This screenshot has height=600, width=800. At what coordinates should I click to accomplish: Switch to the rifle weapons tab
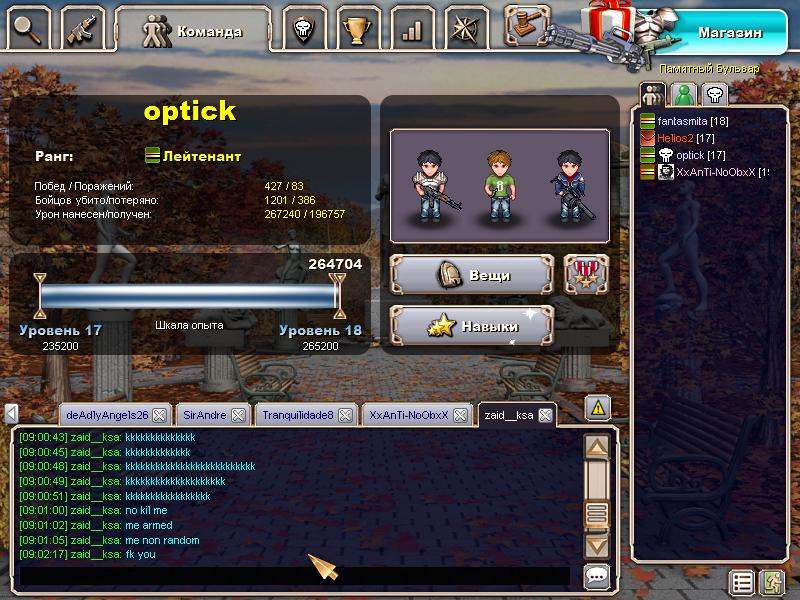[x=85, y=28]
